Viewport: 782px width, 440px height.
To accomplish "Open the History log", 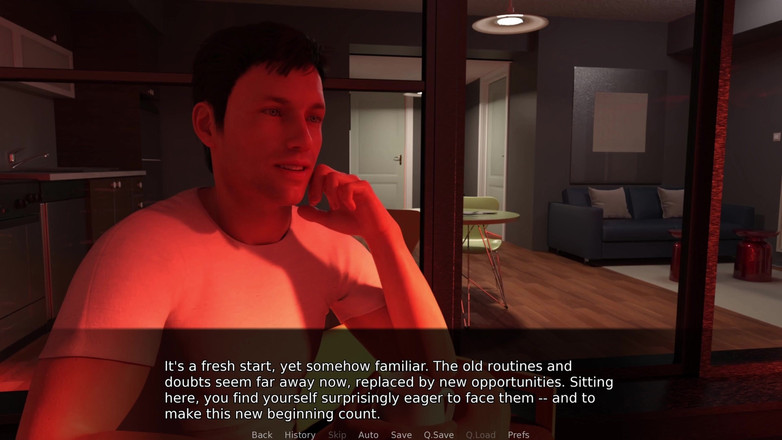I will (300, 435).
